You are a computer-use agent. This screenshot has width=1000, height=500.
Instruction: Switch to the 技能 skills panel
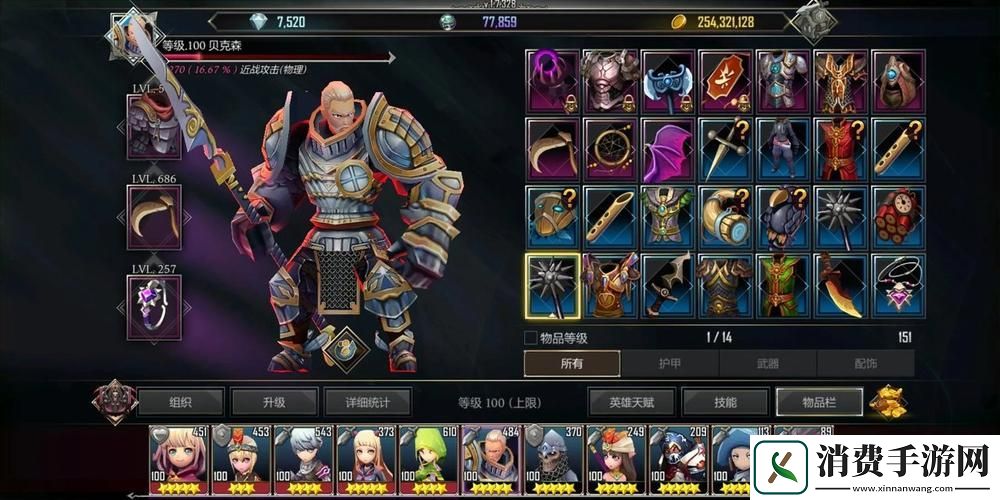coord(725,402)
